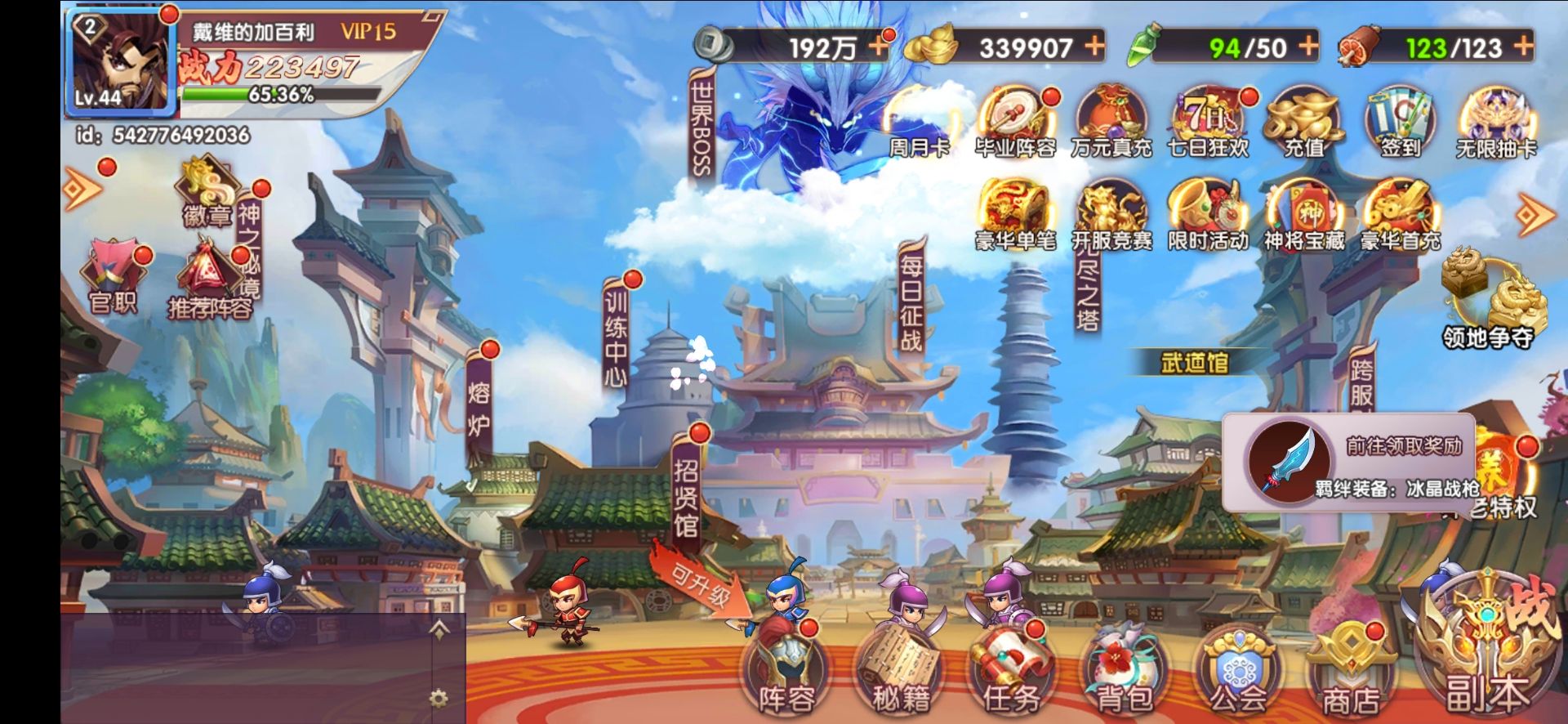The height and width of the screenshot is (724, 1568).
Task: Open the 任务 quest menu
Action: pos(1011,674)
